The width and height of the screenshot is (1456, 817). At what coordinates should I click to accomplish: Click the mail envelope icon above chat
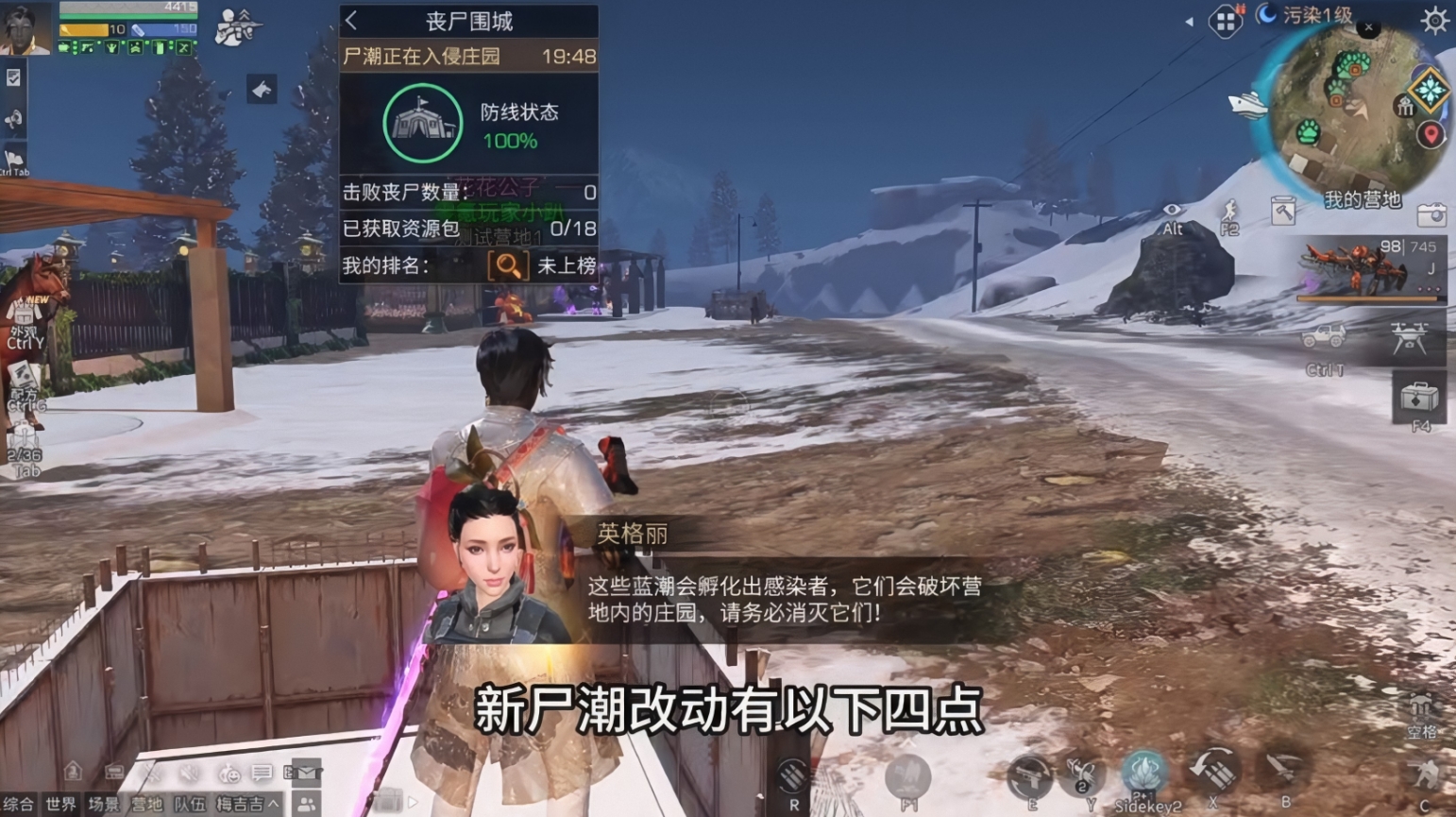(306, 773)
